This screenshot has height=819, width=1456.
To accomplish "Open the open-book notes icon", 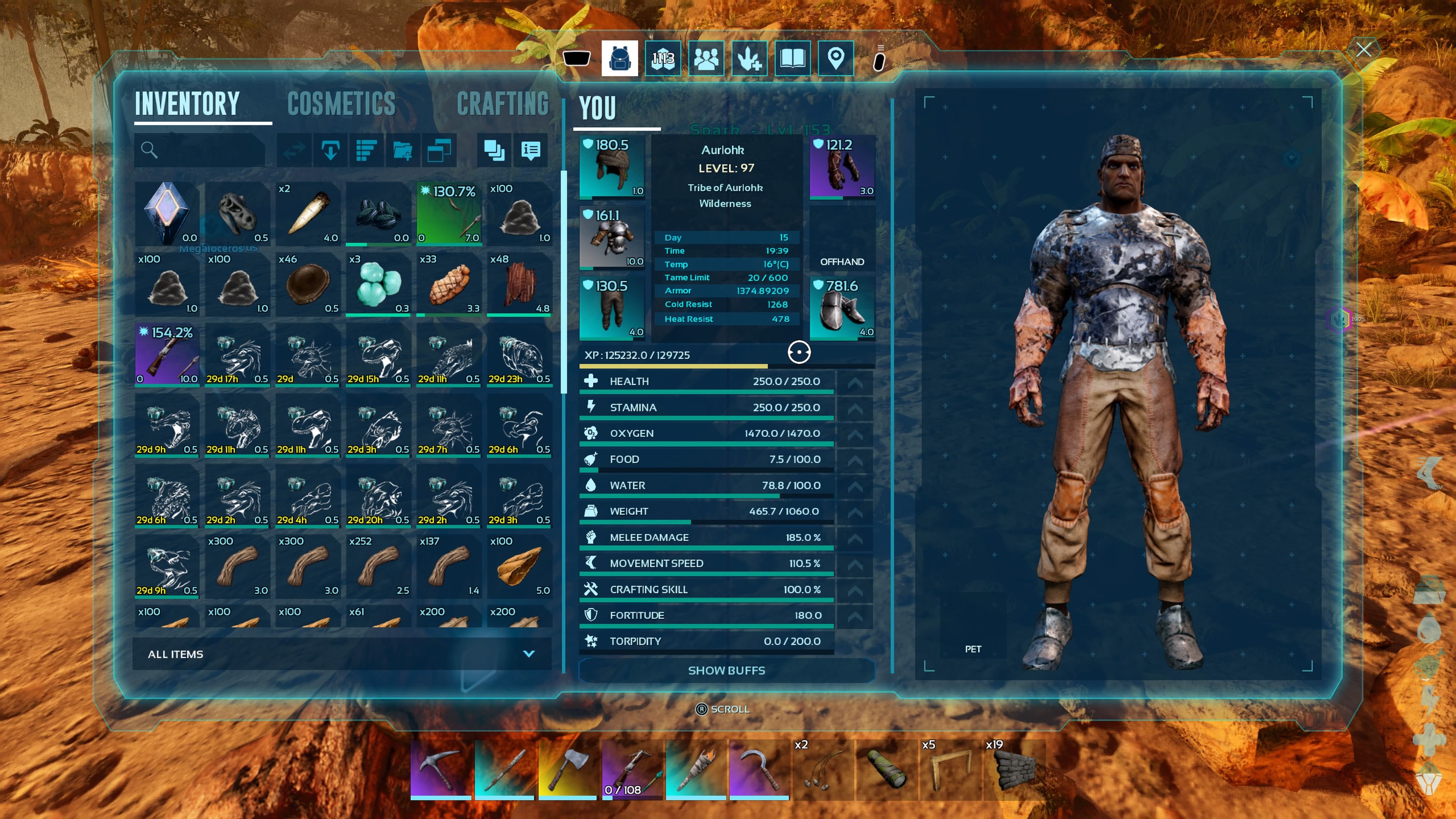I will pos(792,58).
